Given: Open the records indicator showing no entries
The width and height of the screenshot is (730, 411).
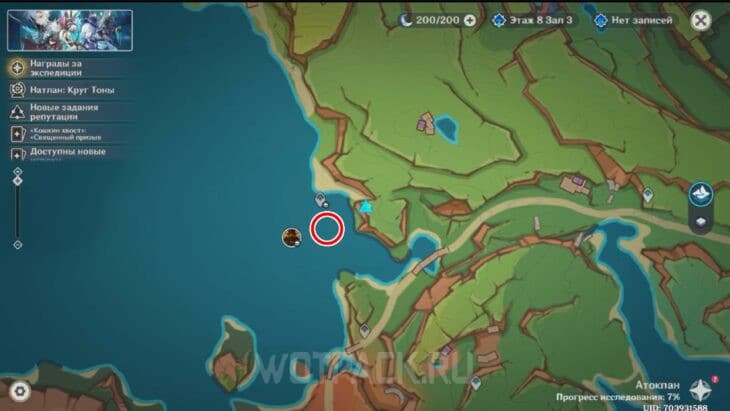Looking at the screenshot, I should (635, 20).
